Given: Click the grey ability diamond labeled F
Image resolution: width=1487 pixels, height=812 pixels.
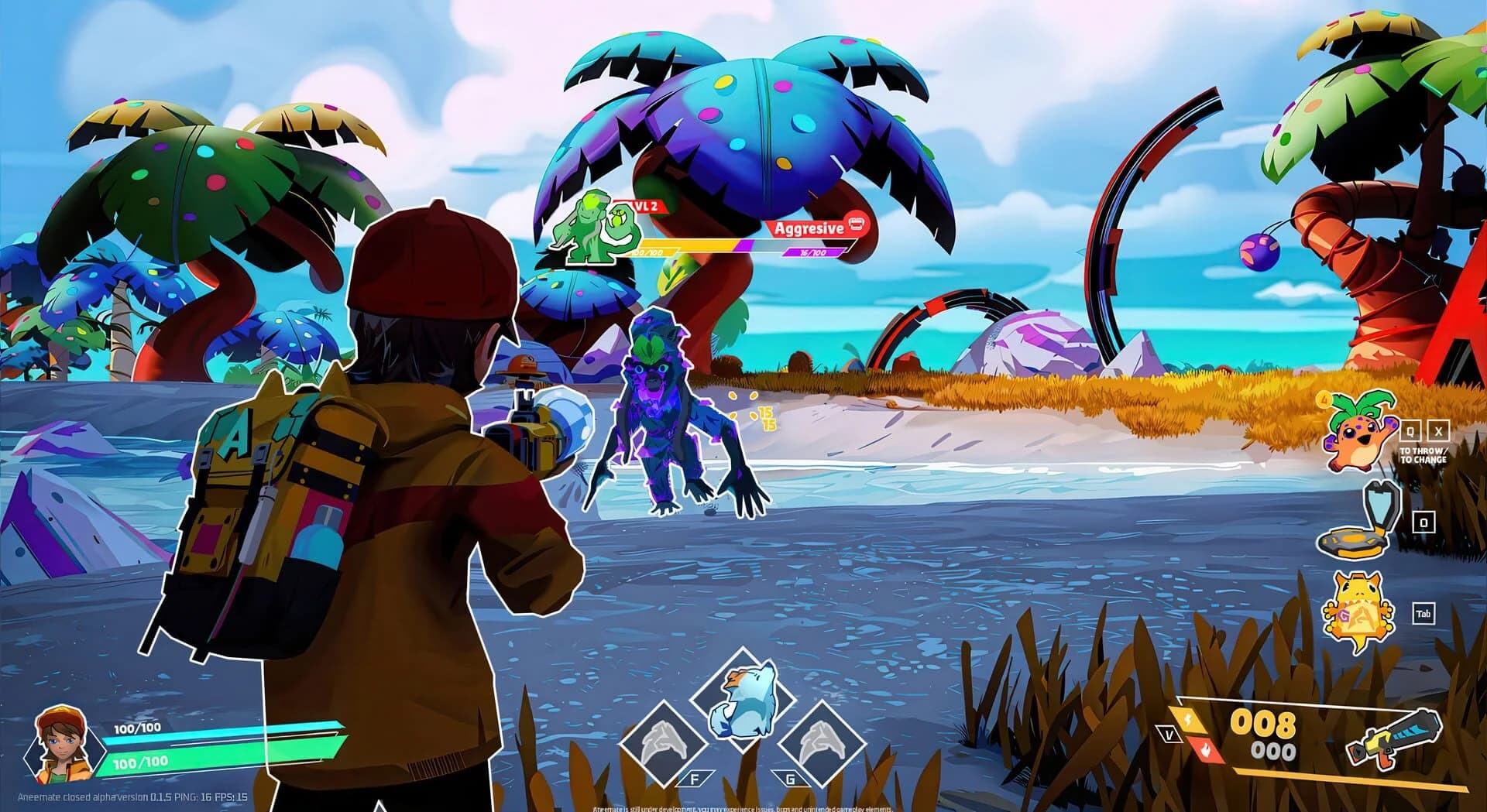Looking at the screenshot, I should (x=662, y=743).
